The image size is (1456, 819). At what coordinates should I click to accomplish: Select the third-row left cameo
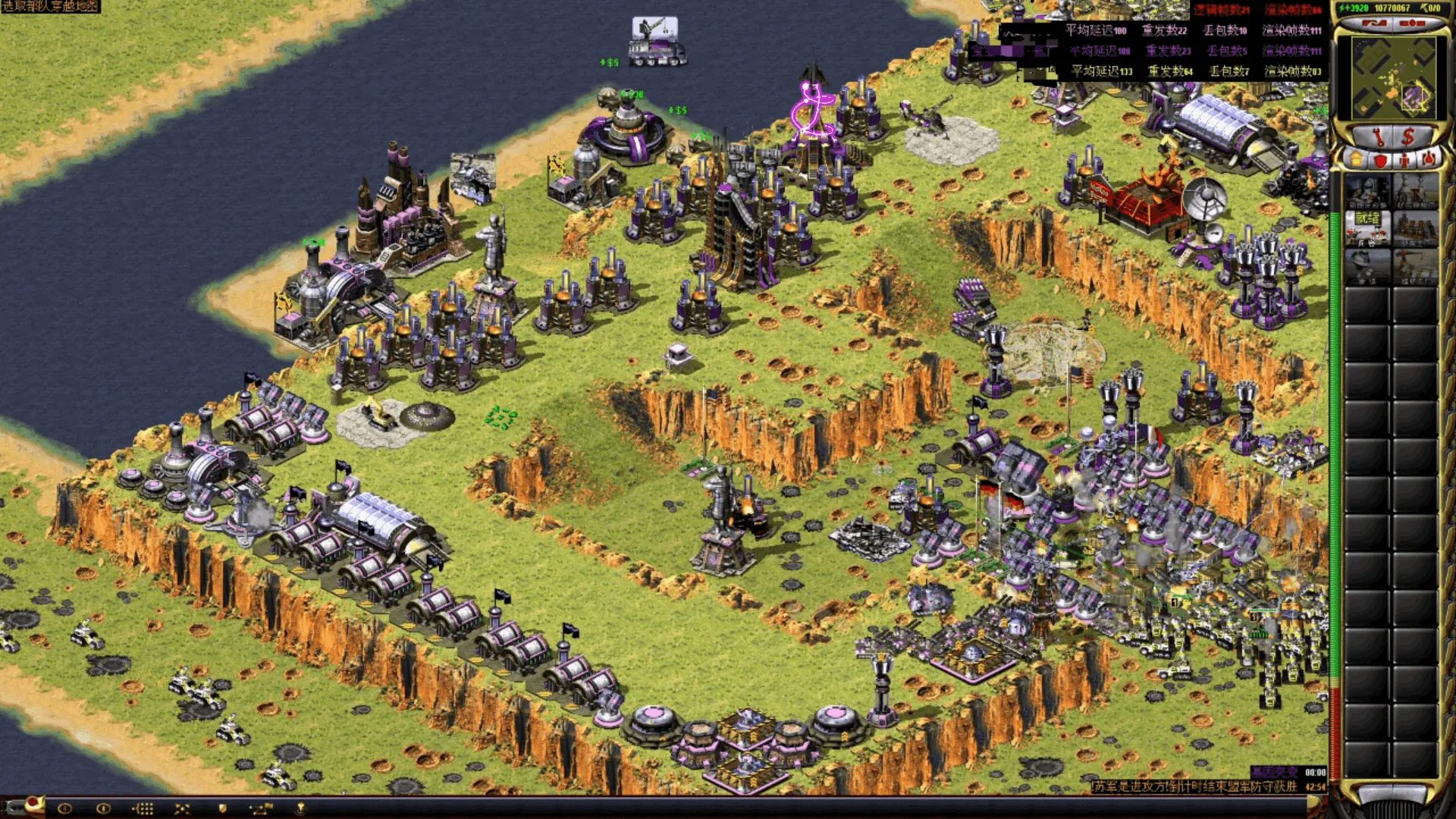1367,266
